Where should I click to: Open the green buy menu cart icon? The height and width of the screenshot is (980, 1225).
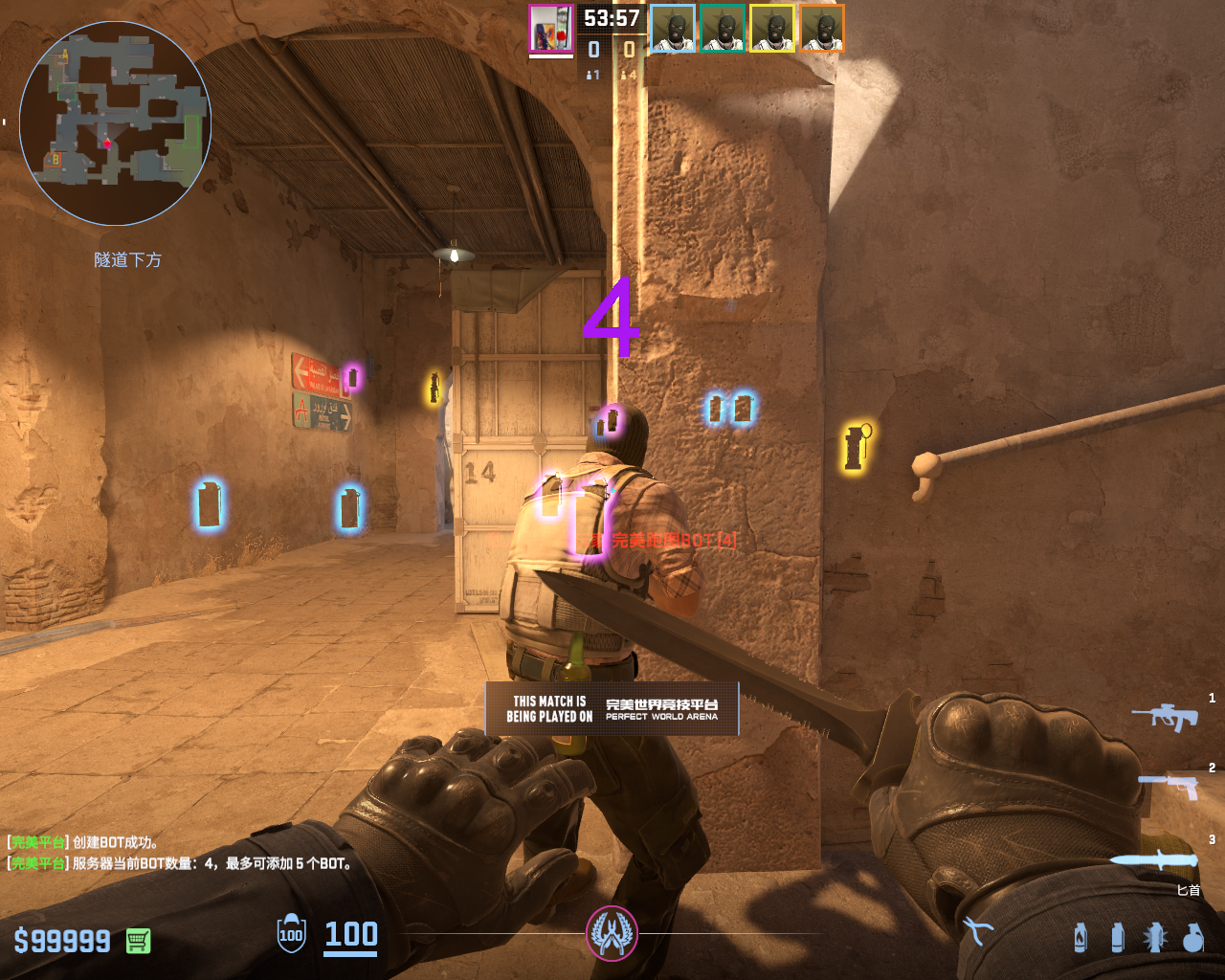(137, 941)
